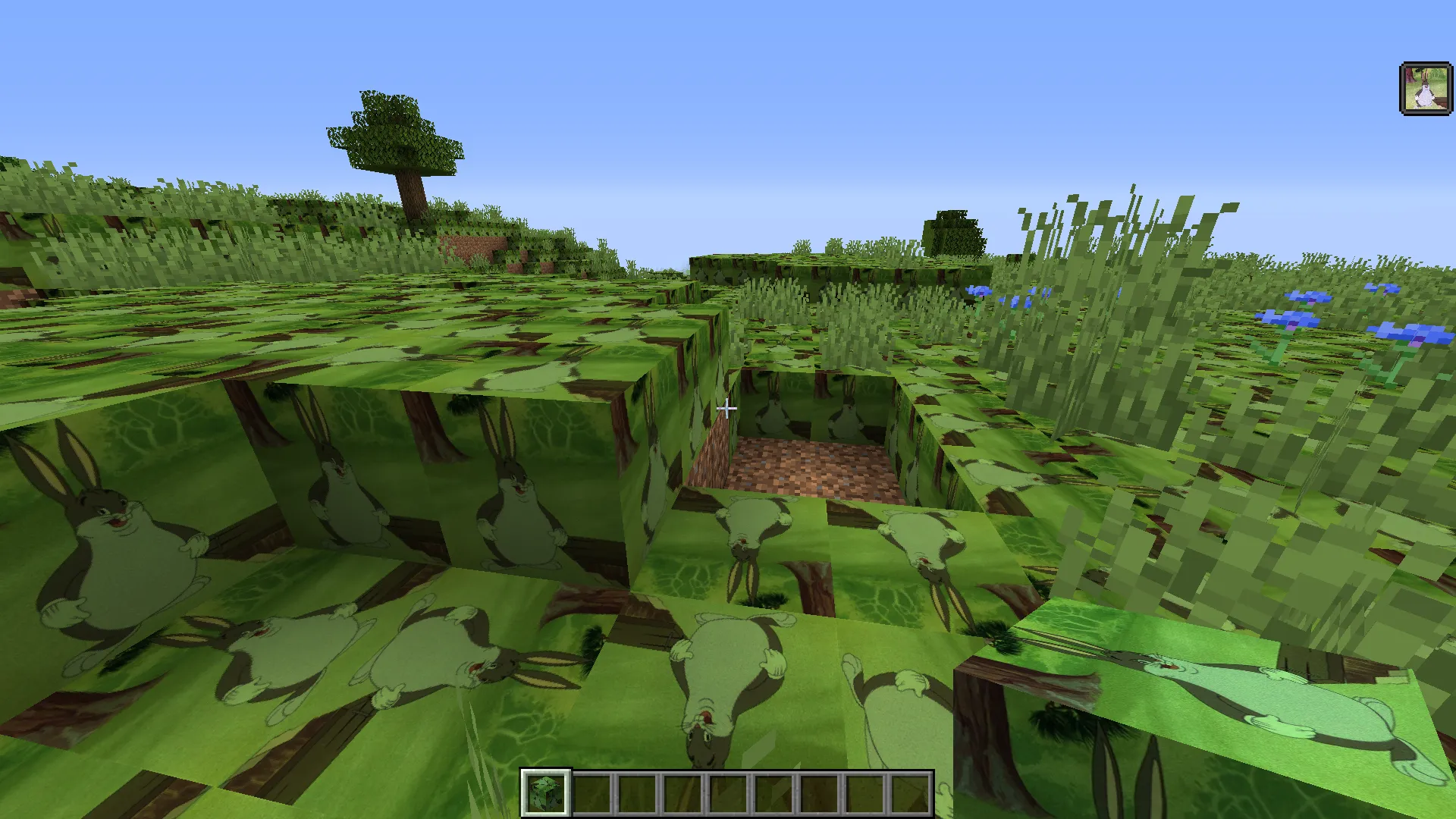Select the last hotbar slot
The width and height of the screenshot is (1456, 819).
[x=910, y=791]
